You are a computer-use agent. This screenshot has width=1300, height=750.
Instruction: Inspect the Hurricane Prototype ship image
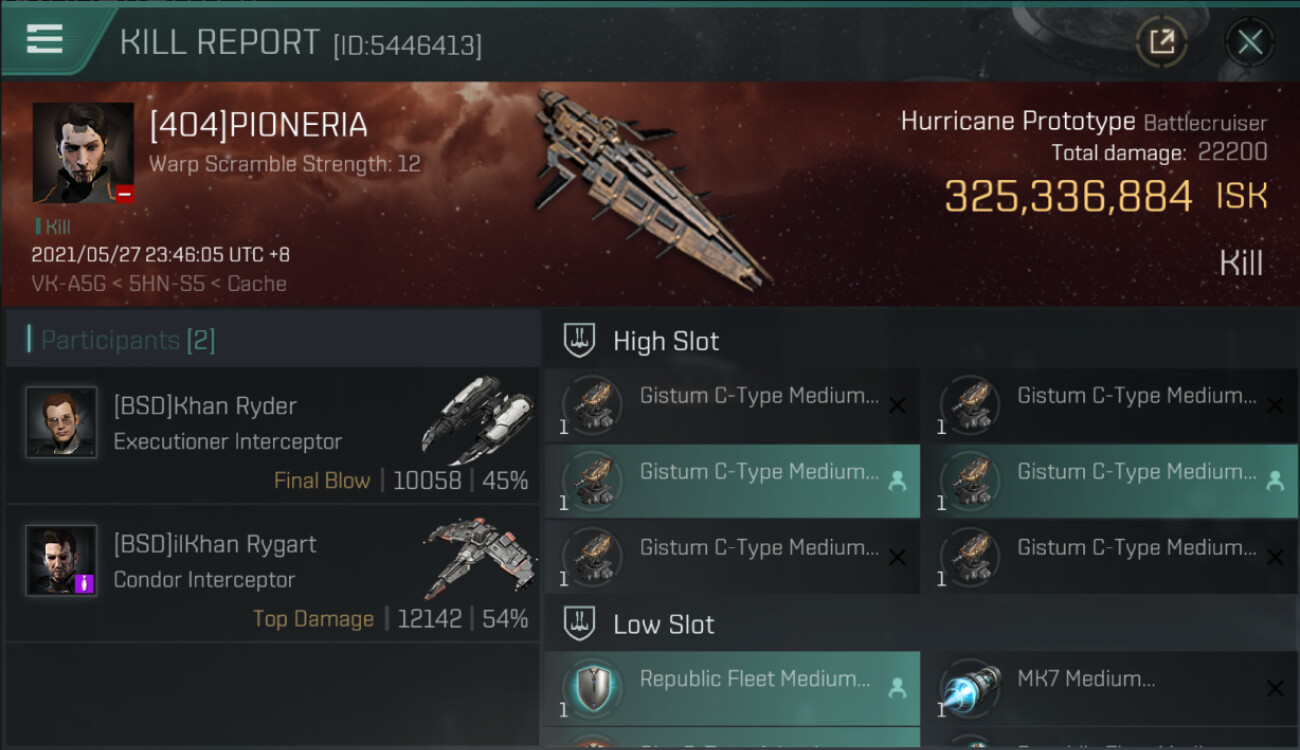[x=650, y=185]
